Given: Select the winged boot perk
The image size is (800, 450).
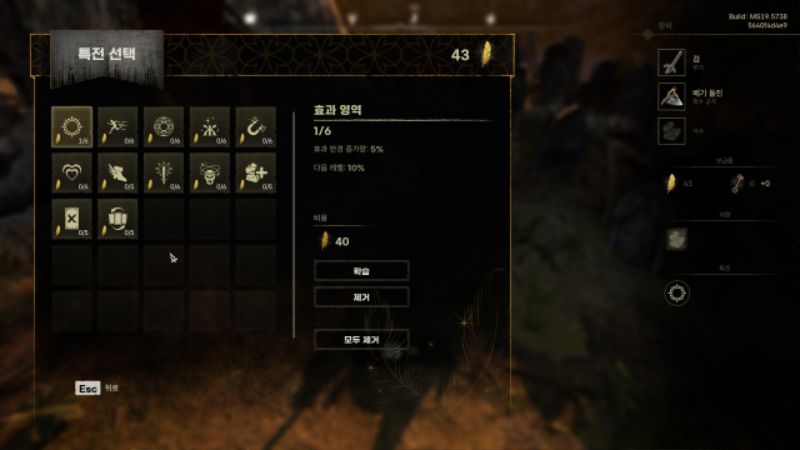Looking at the screenshot, I should tap(118, 172).
